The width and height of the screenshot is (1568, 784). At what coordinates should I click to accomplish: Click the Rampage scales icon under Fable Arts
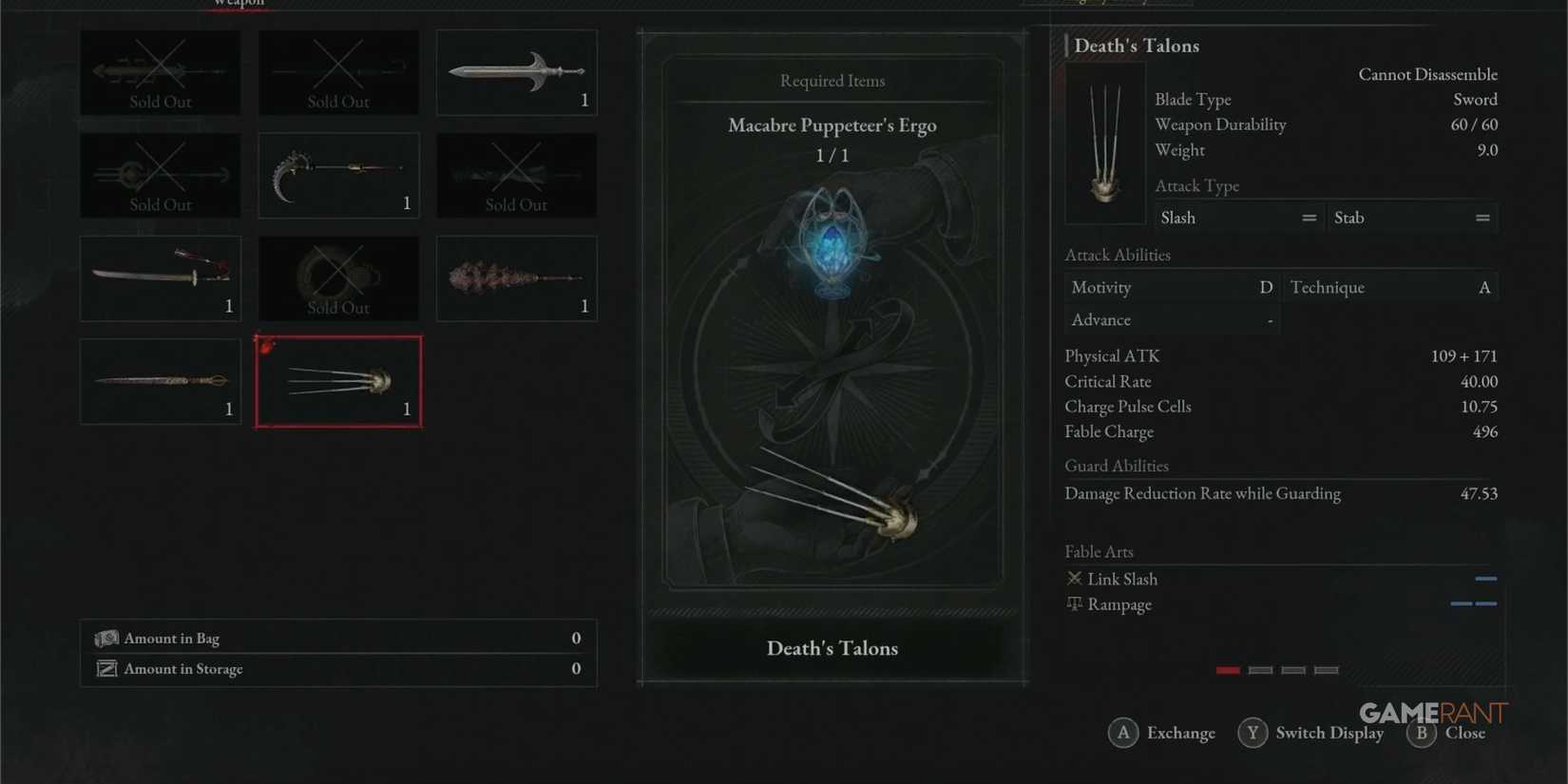(x=1074, y=602)
